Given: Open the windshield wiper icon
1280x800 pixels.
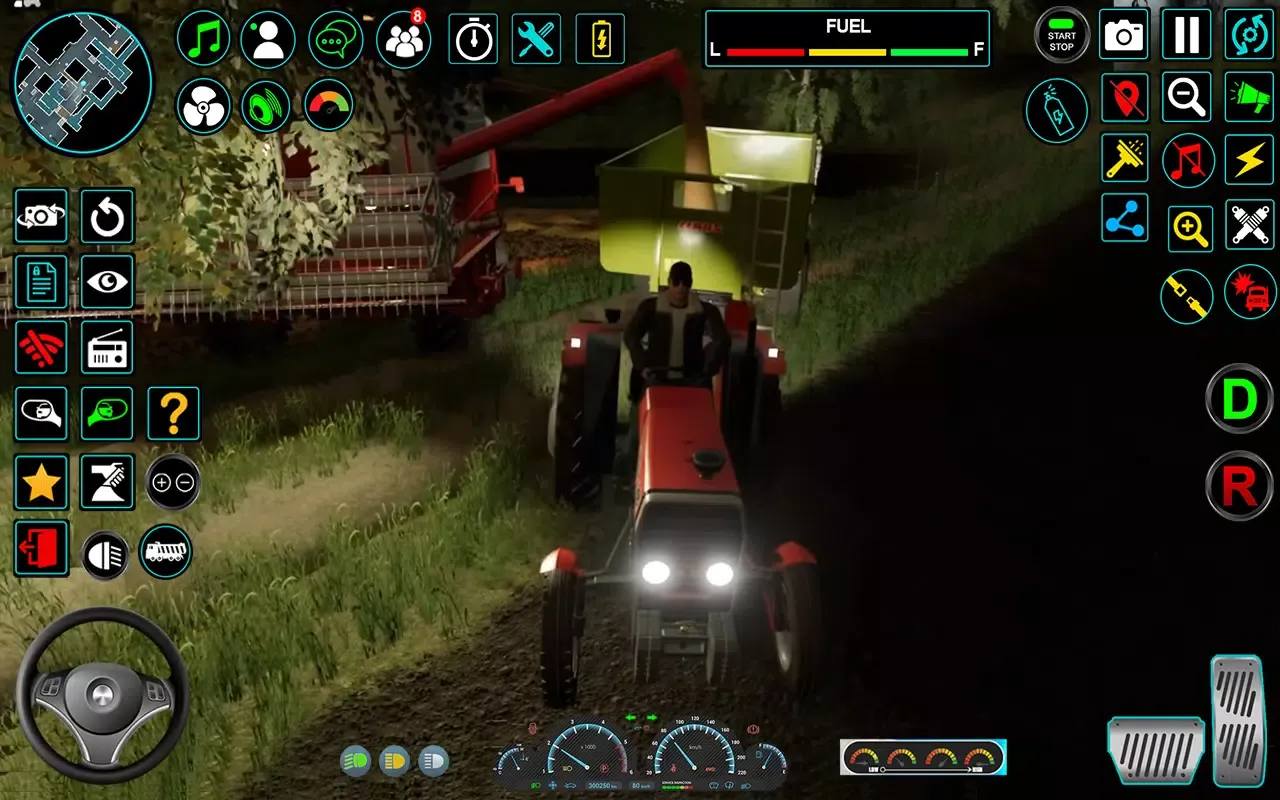Looking at the screenshot, I should 1124,160.
